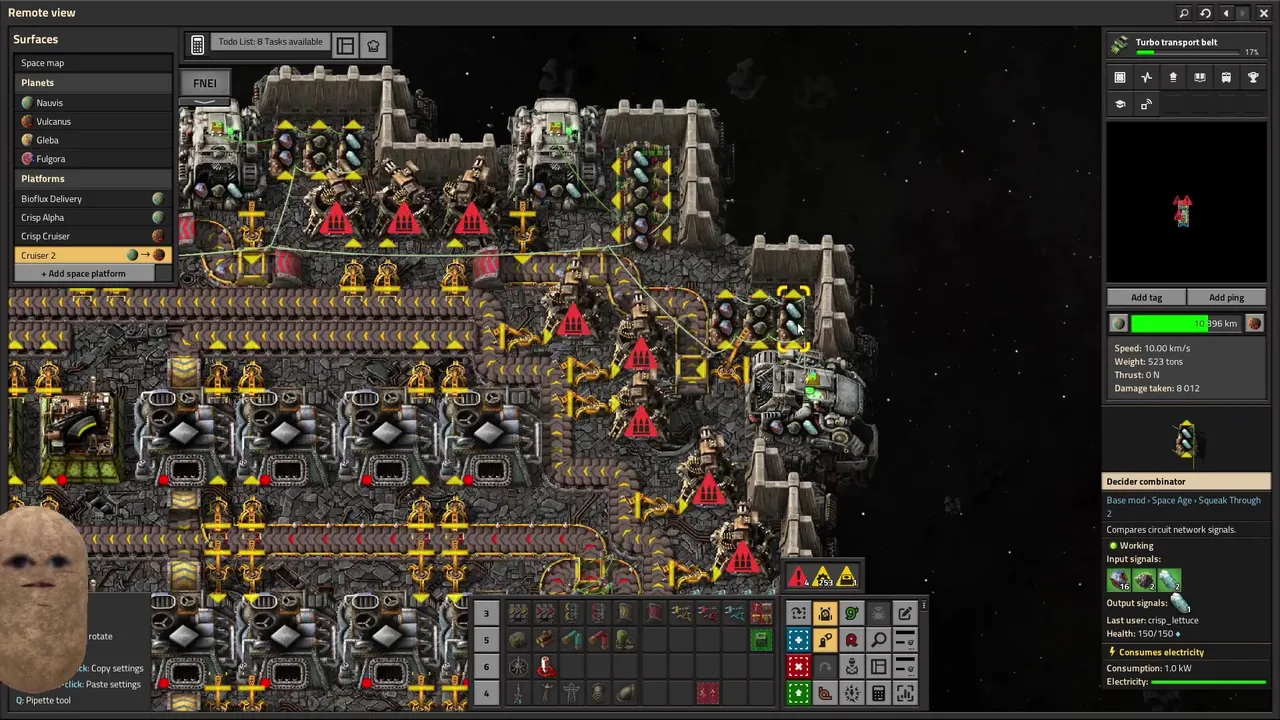1280x720 pixels.
Task: Close the Remote view window
Action: 1264,13
